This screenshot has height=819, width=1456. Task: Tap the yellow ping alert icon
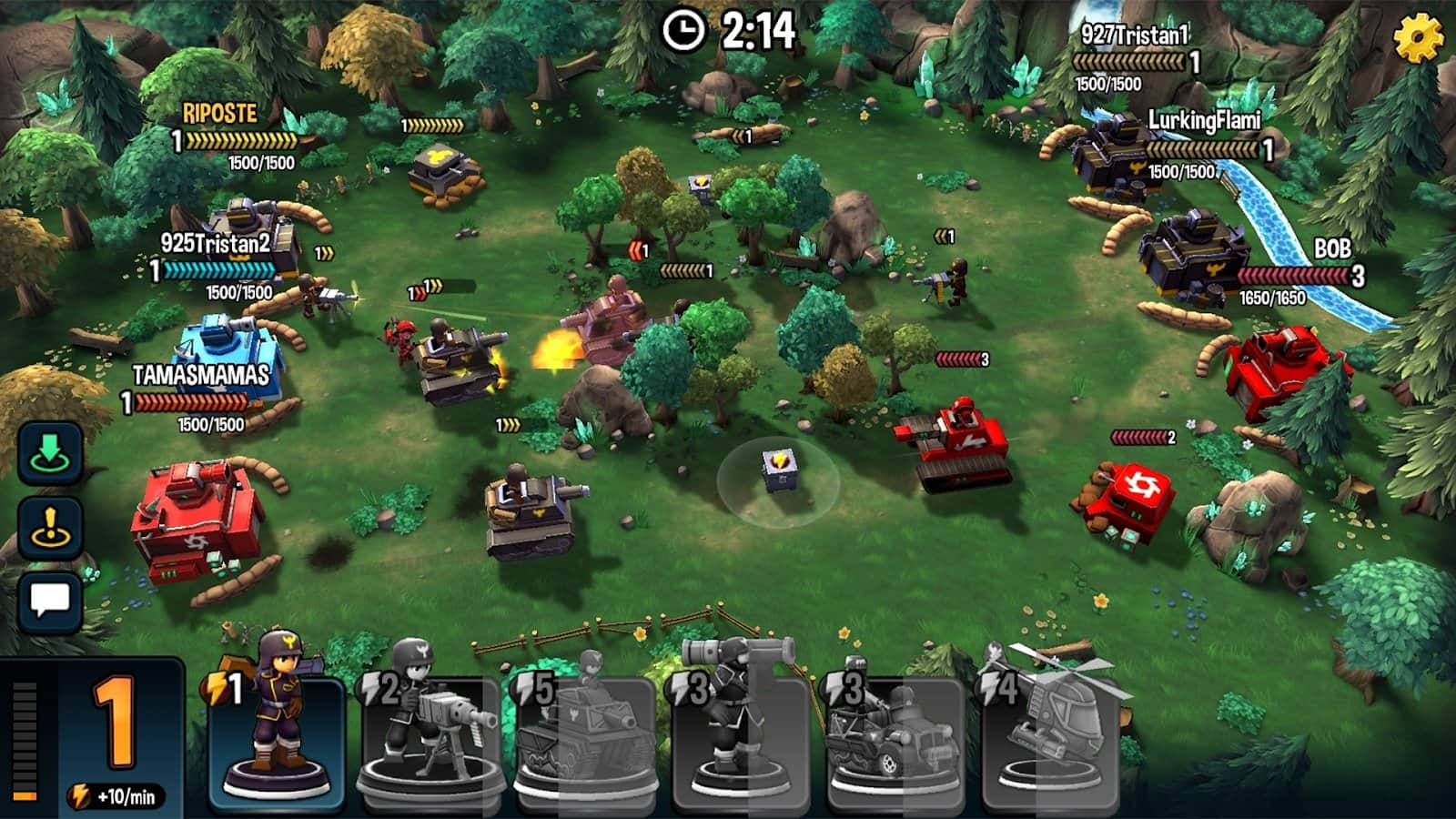click(52, 526)
